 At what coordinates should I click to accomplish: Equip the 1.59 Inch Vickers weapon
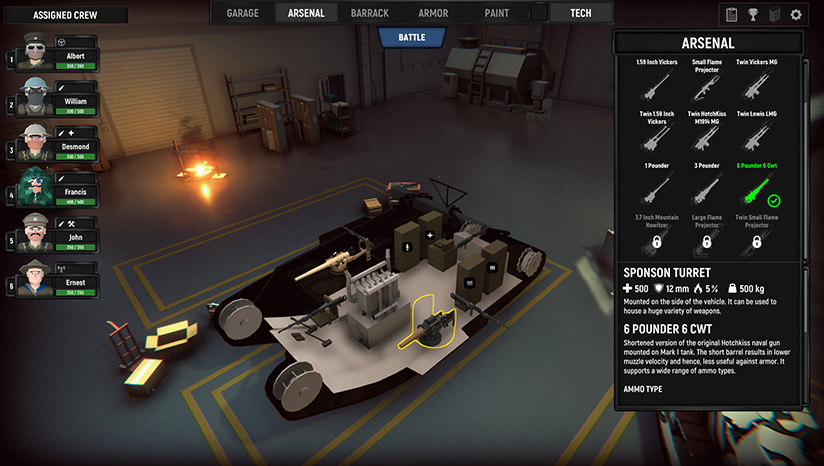(x=656, y=83)
